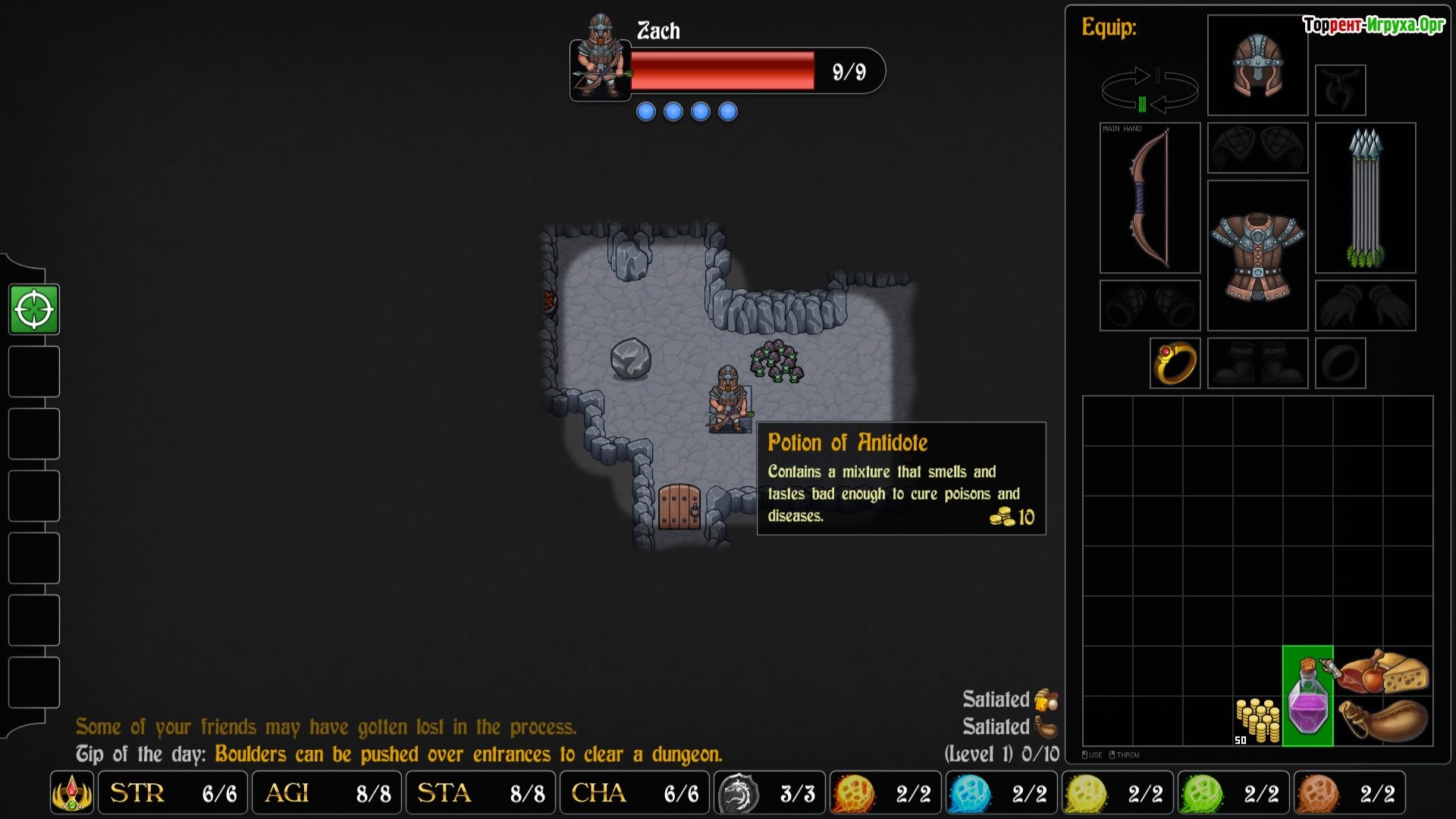Open the crown icon menu
This screenshot has height=819, width=1456.
point(72,793)
